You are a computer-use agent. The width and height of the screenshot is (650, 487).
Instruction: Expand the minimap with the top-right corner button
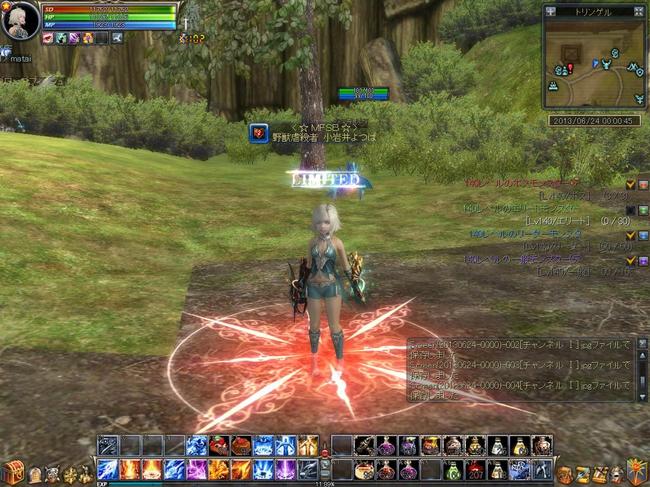tap(640, 11)
